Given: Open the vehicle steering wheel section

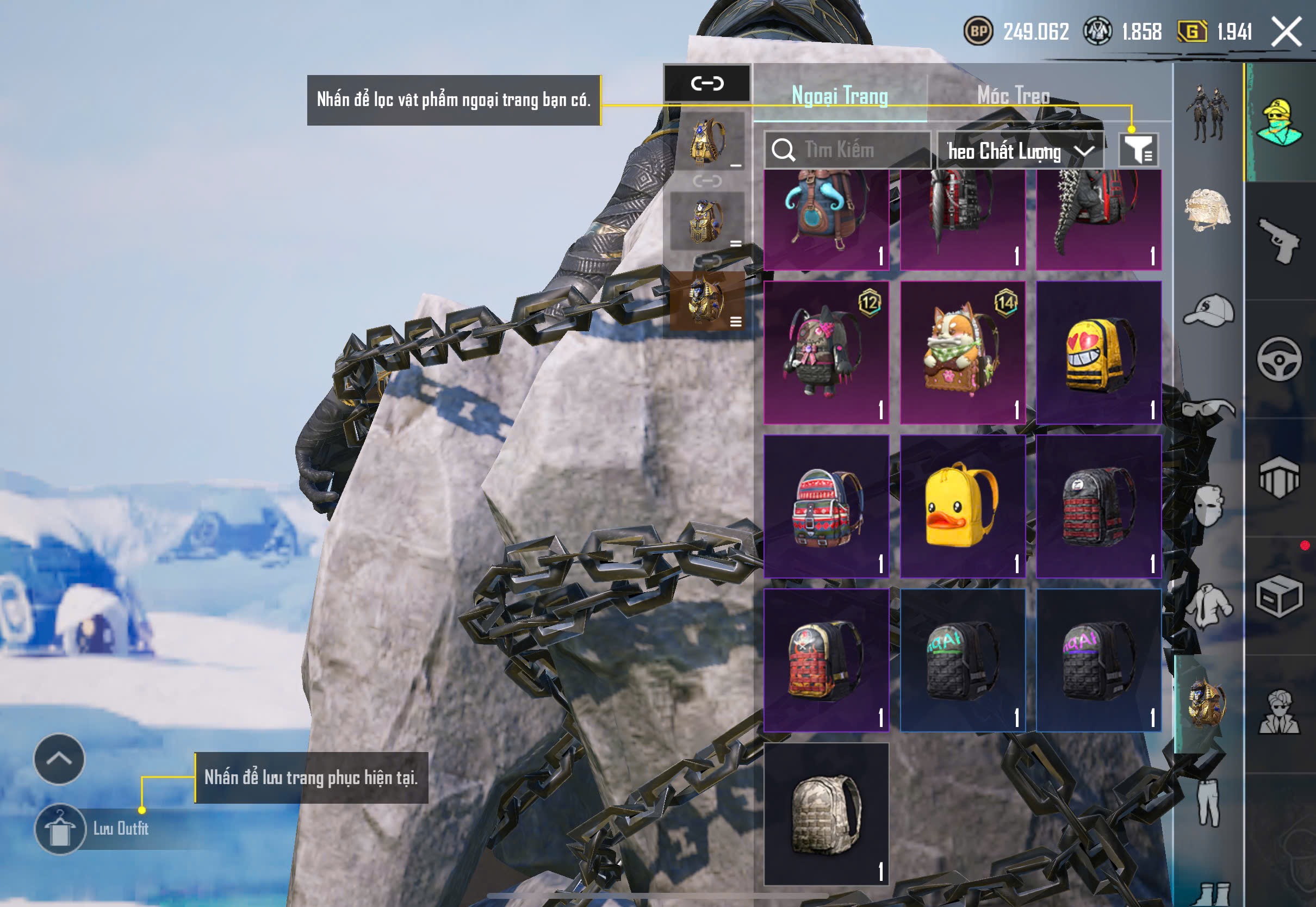Looking at the screenshot, I should 1279,359.
